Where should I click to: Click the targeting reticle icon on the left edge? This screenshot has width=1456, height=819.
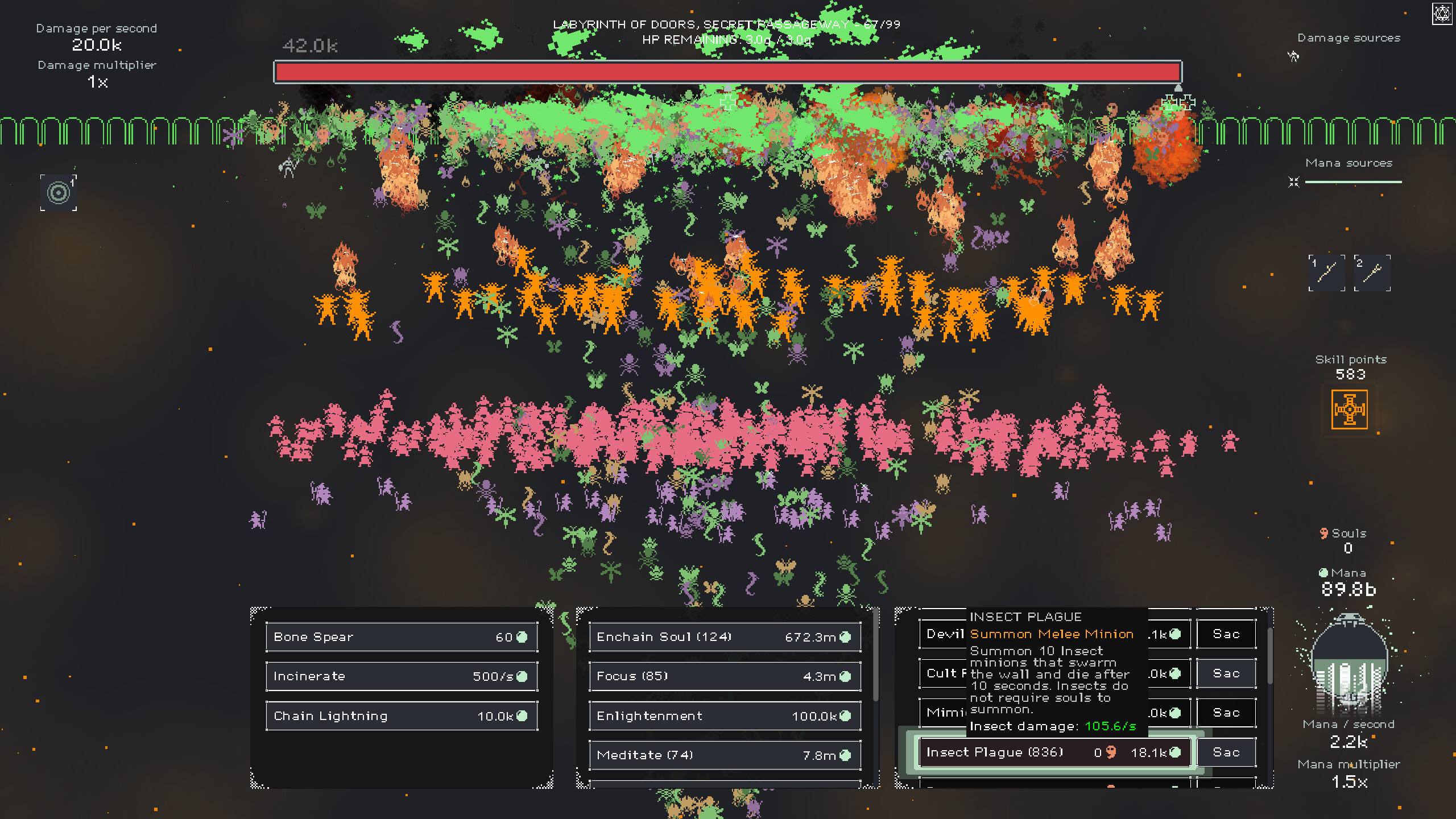[x=58, y=192]
